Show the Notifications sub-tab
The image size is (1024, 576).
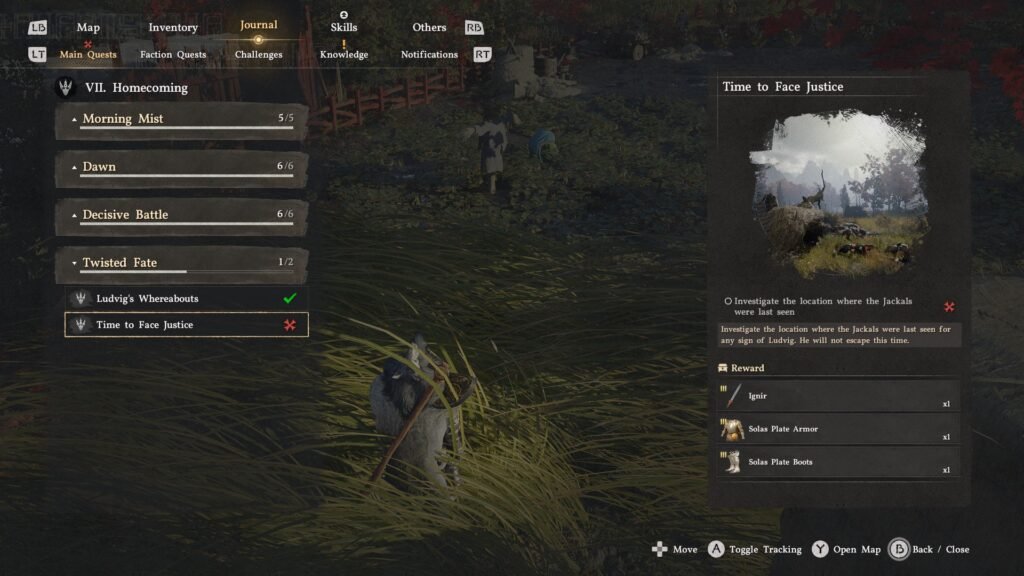click(429, 55)
